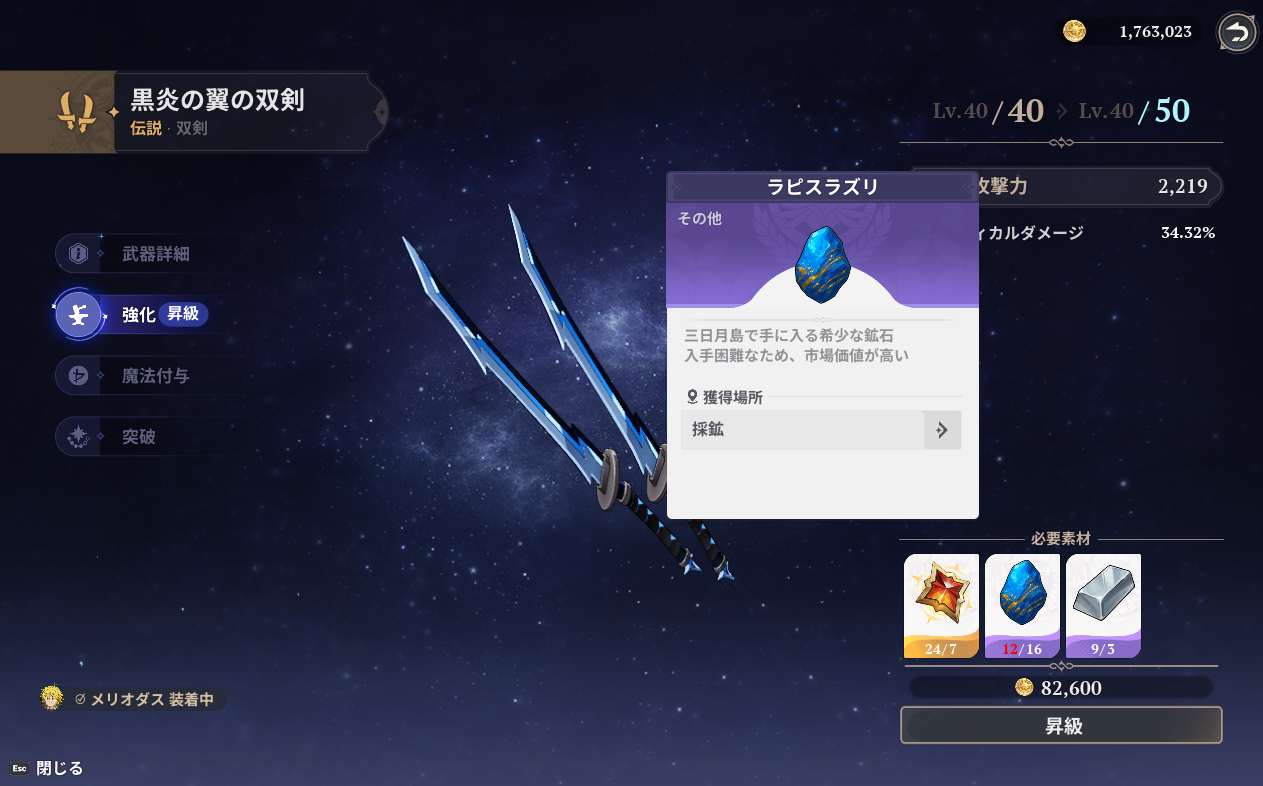Click the メリオダス equipped character portrait
The image size is (1263, 786).
pos(52,698)
